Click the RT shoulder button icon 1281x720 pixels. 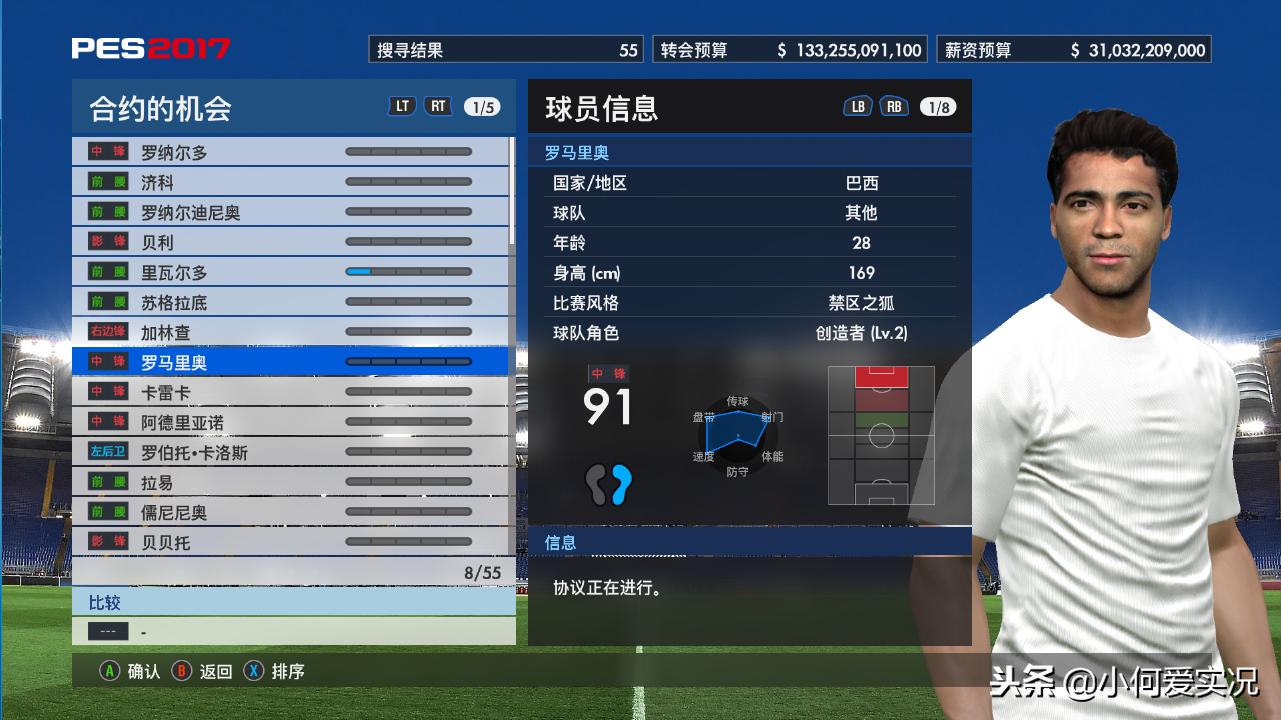(438, 105)
